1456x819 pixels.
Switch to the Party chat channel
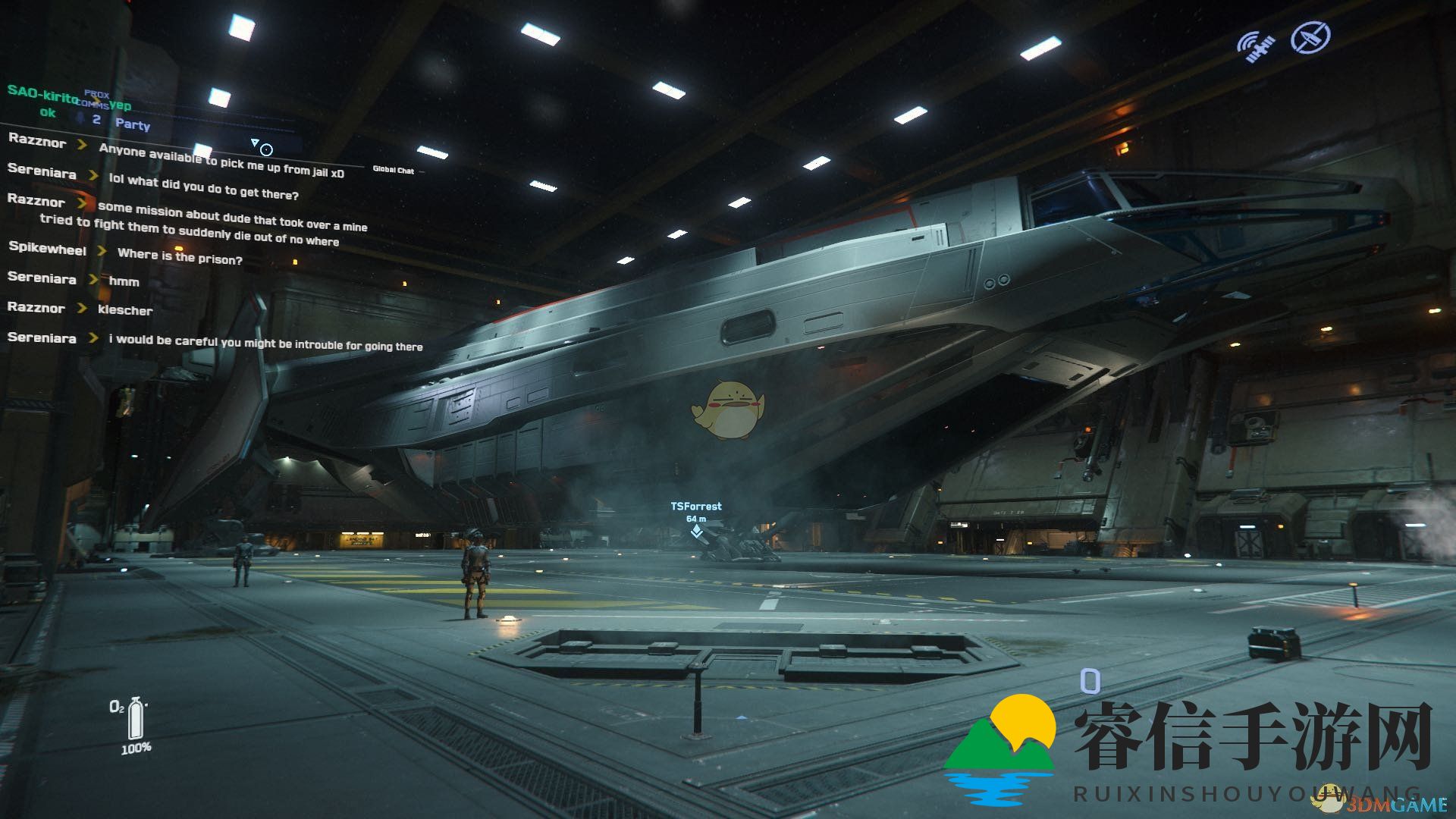[133, 124]
